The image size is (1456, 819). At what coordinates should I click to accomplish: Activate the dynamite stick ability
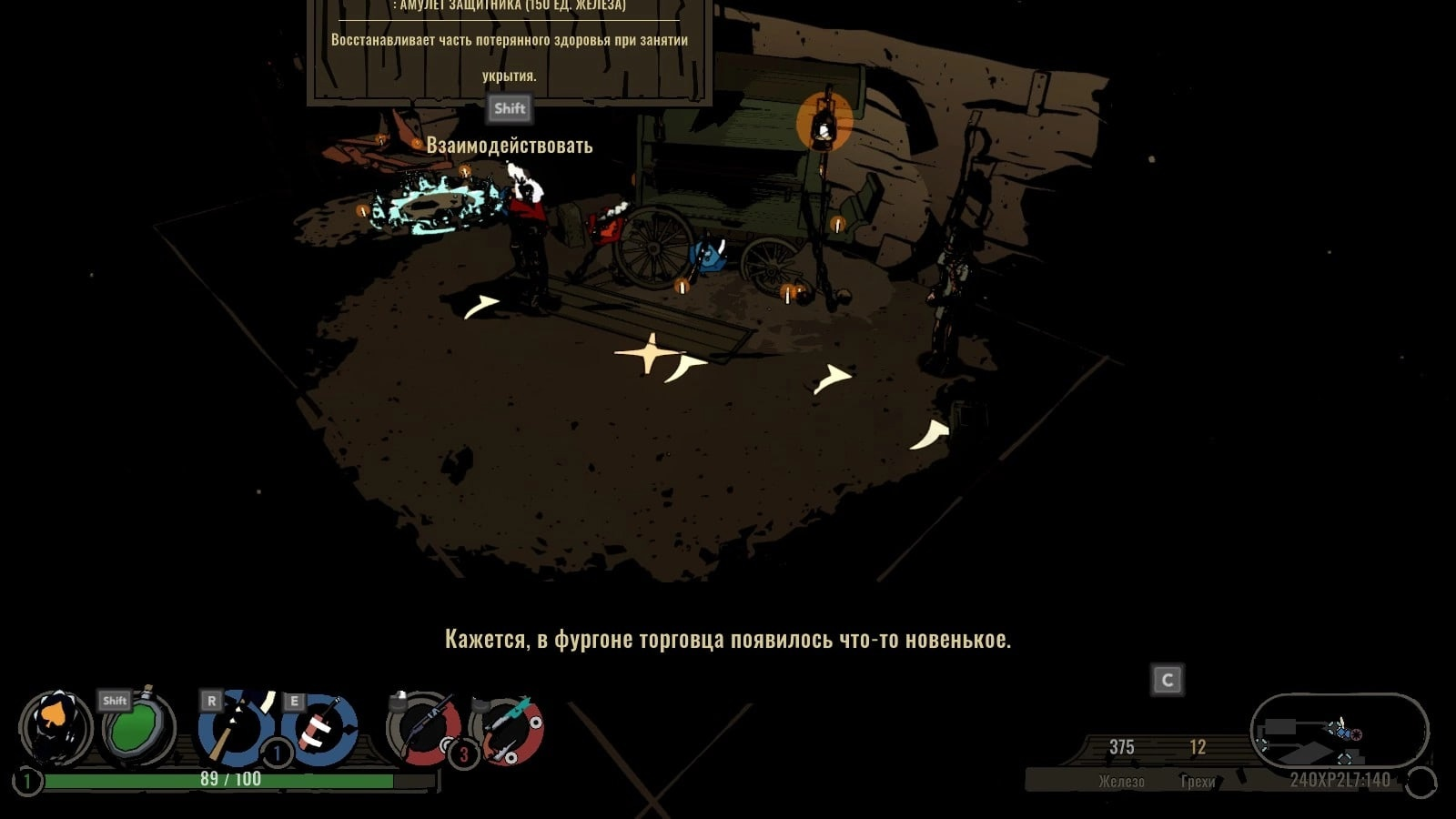[320, 728]
